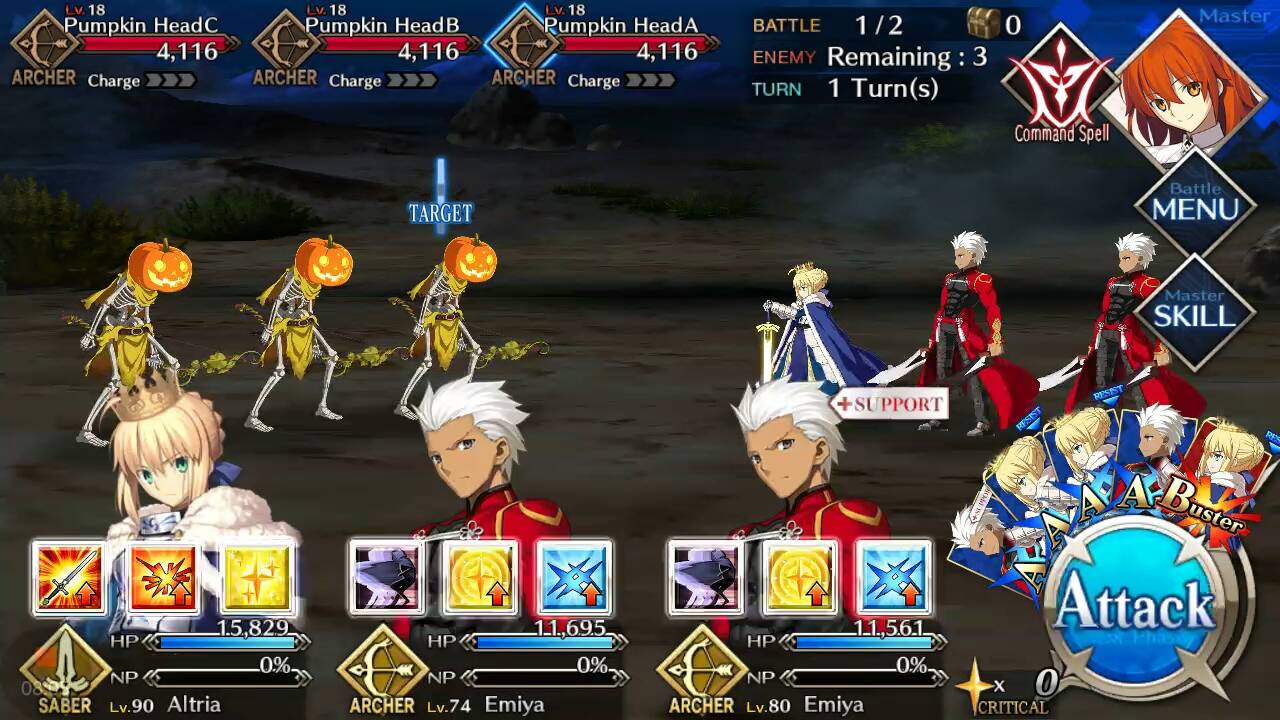This screenshot has height=720, width=1280.
Task: Use Lv.74 Emiya's blue crossed-swords skill
Action: (575, 577)
